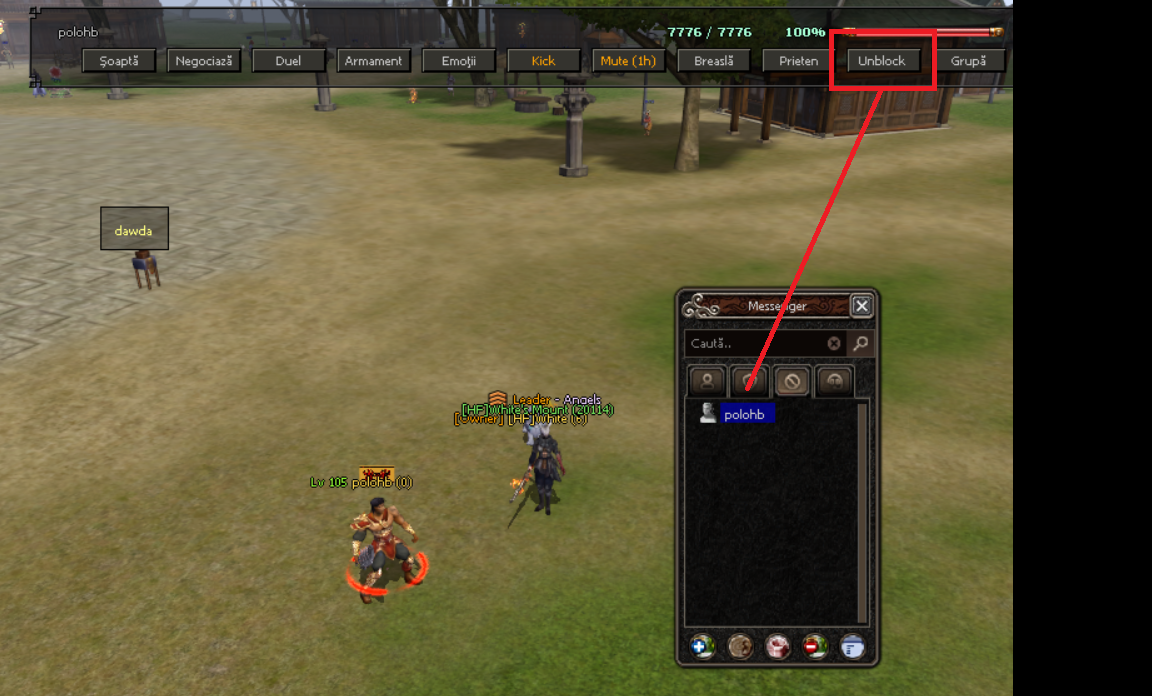Clear the Messenger search text

coord(834,344)
